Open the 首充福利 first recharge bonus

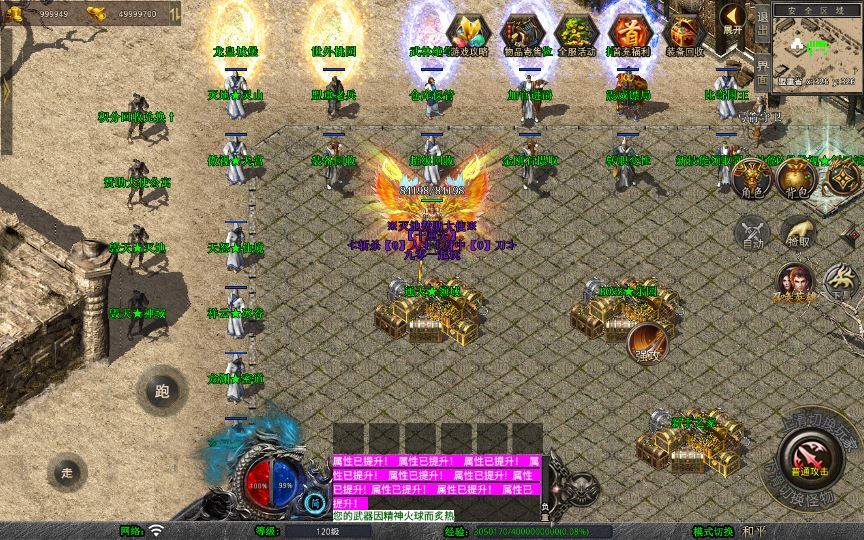[631, 34]
